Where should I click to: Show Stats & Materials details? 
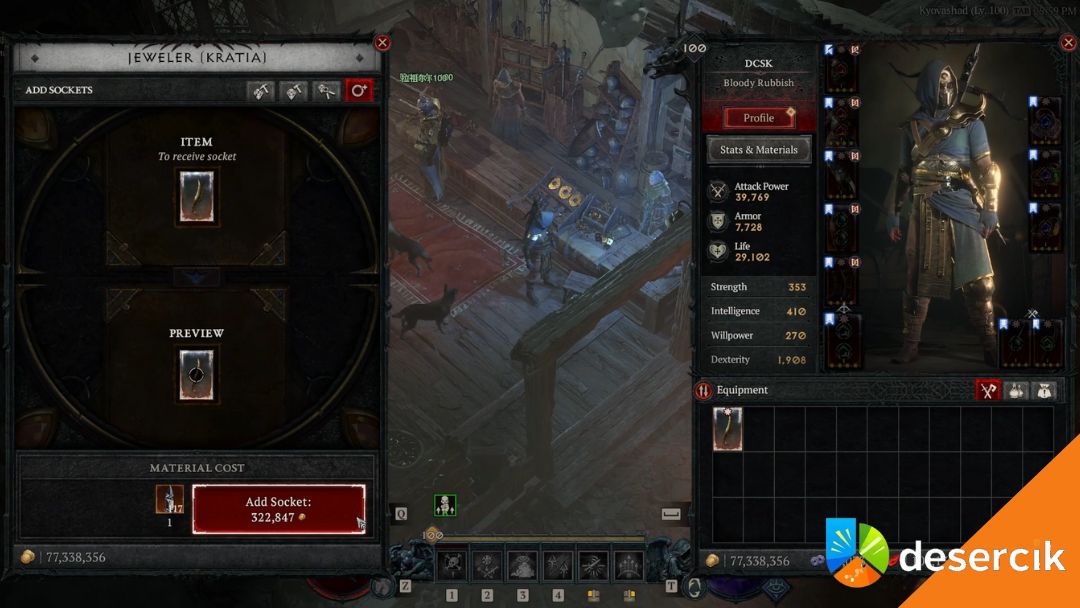[759, 150]
